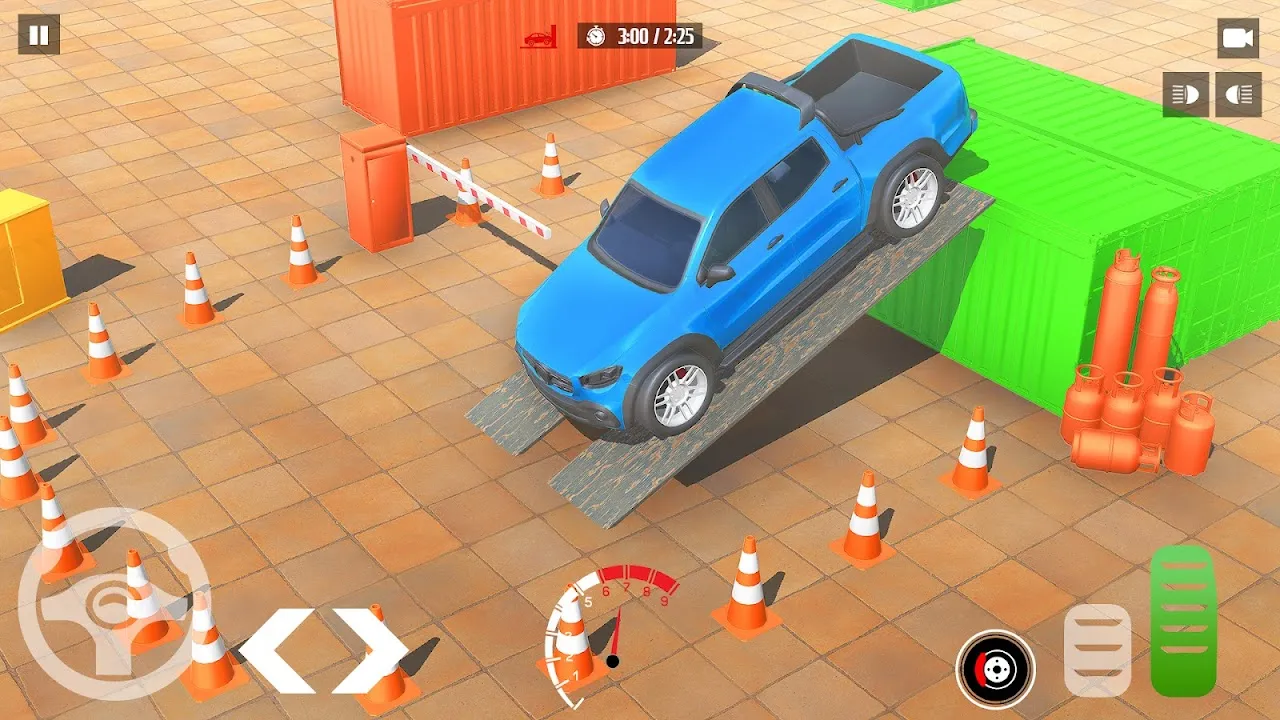Pause the game
The image size is (1280, 720).
(x=39, y=35)
